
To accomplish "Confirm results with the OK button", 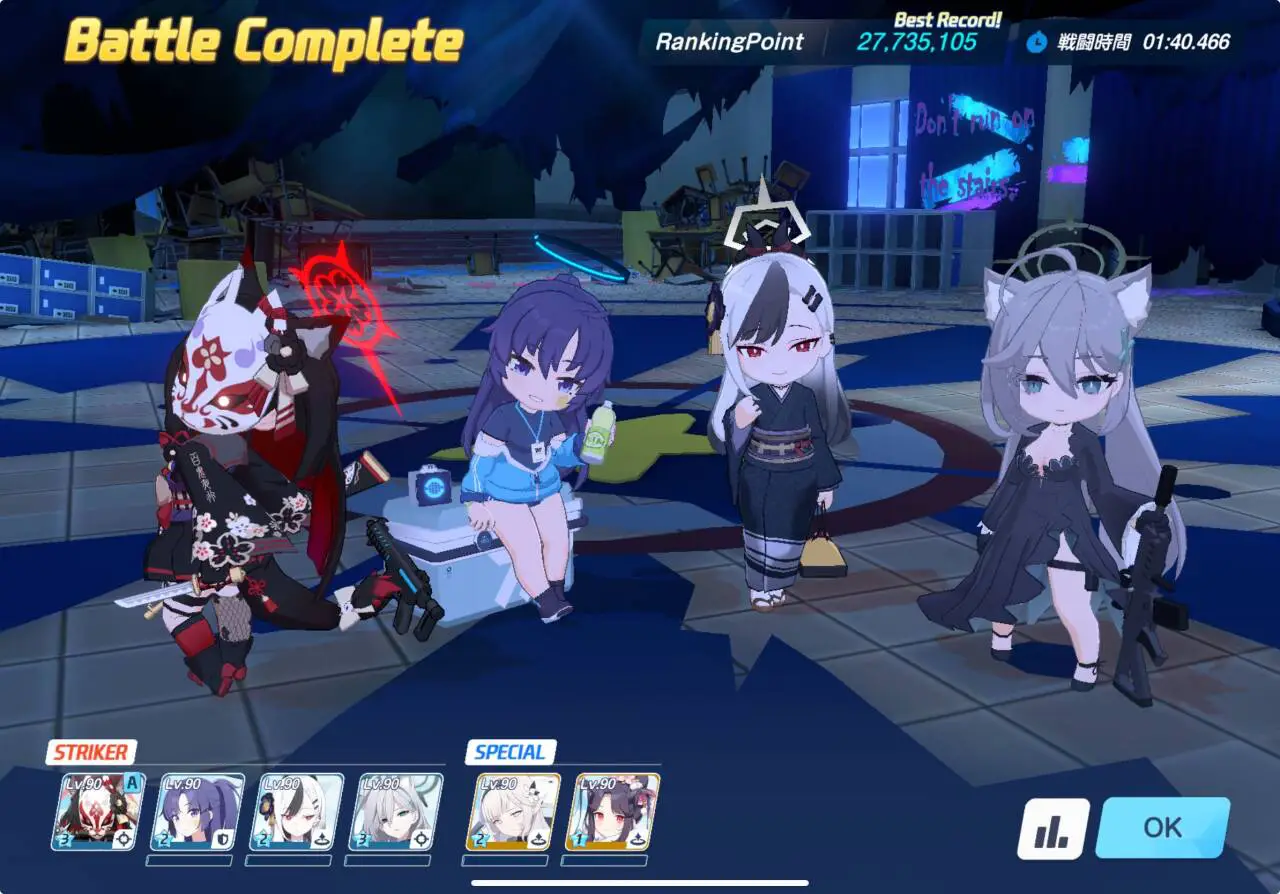I will [x=1162, y=828].
